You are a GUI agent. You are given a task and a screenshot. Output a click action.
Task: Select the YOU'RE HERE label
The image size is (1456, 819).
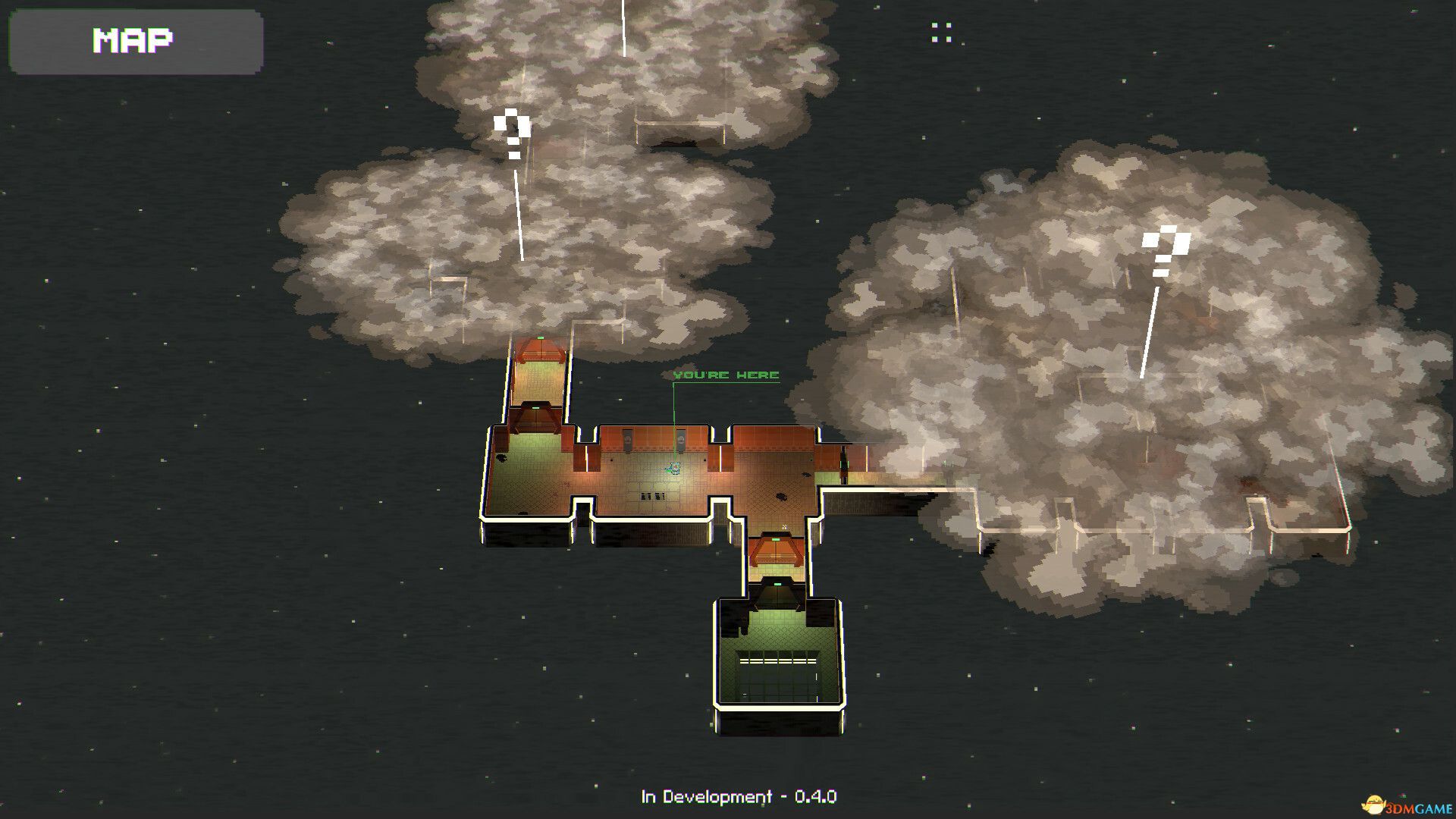point(726,373)
